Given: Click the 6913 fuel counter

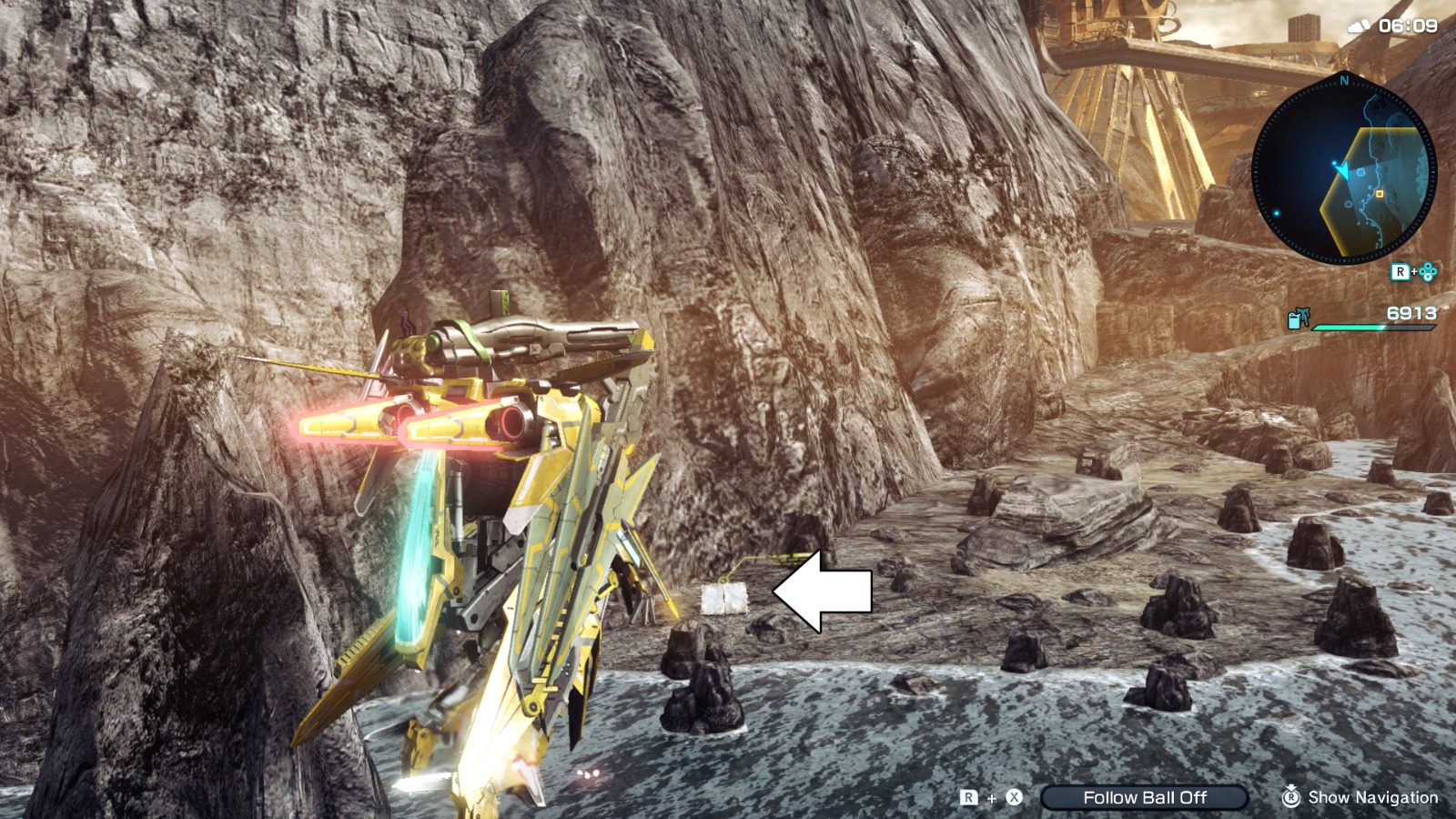Looking at the screenshot, I should (1411, 313).
